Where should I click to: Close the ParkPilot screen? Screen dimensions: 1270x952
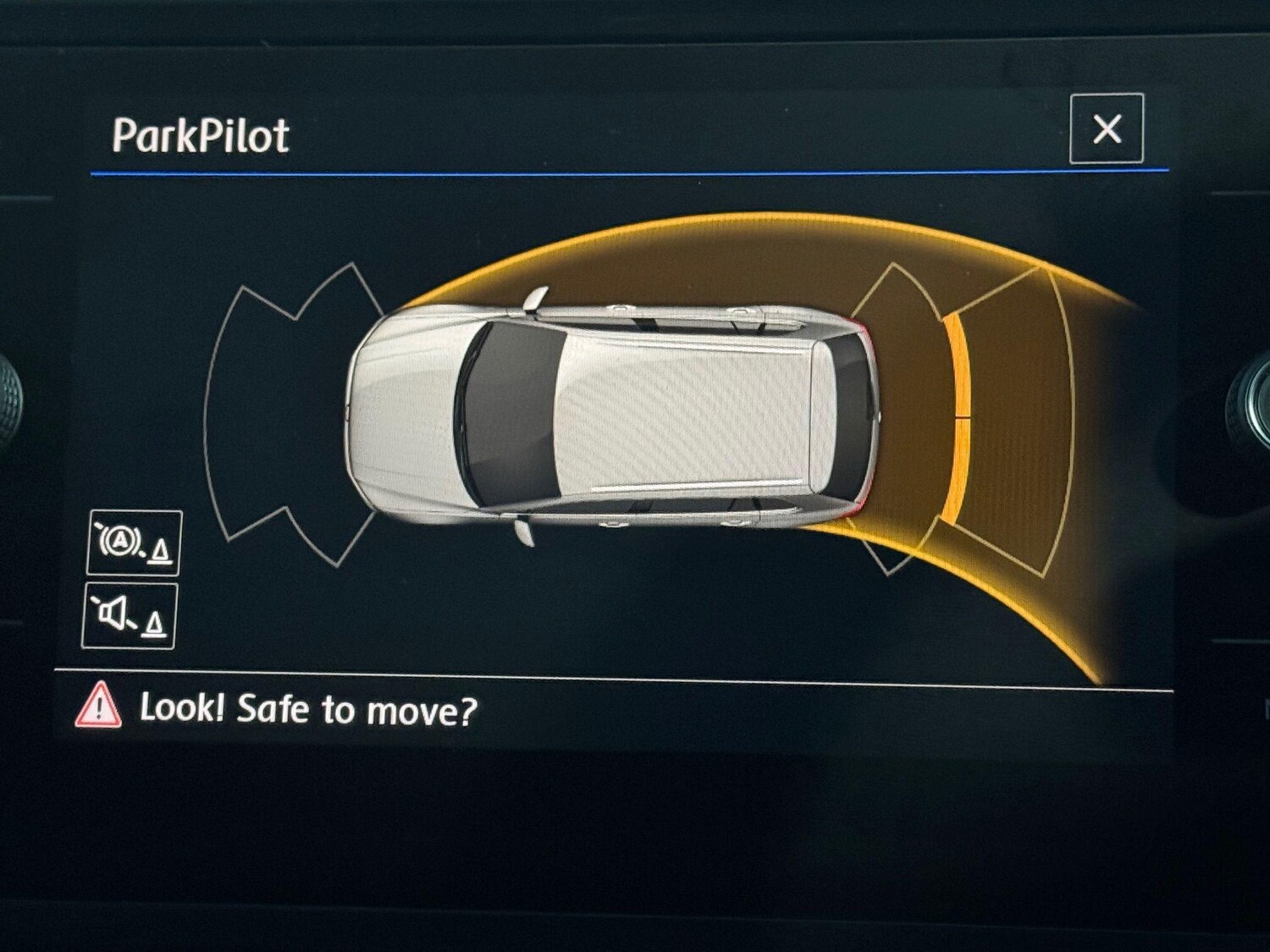pyautogui.click(x=1106, y=129)
